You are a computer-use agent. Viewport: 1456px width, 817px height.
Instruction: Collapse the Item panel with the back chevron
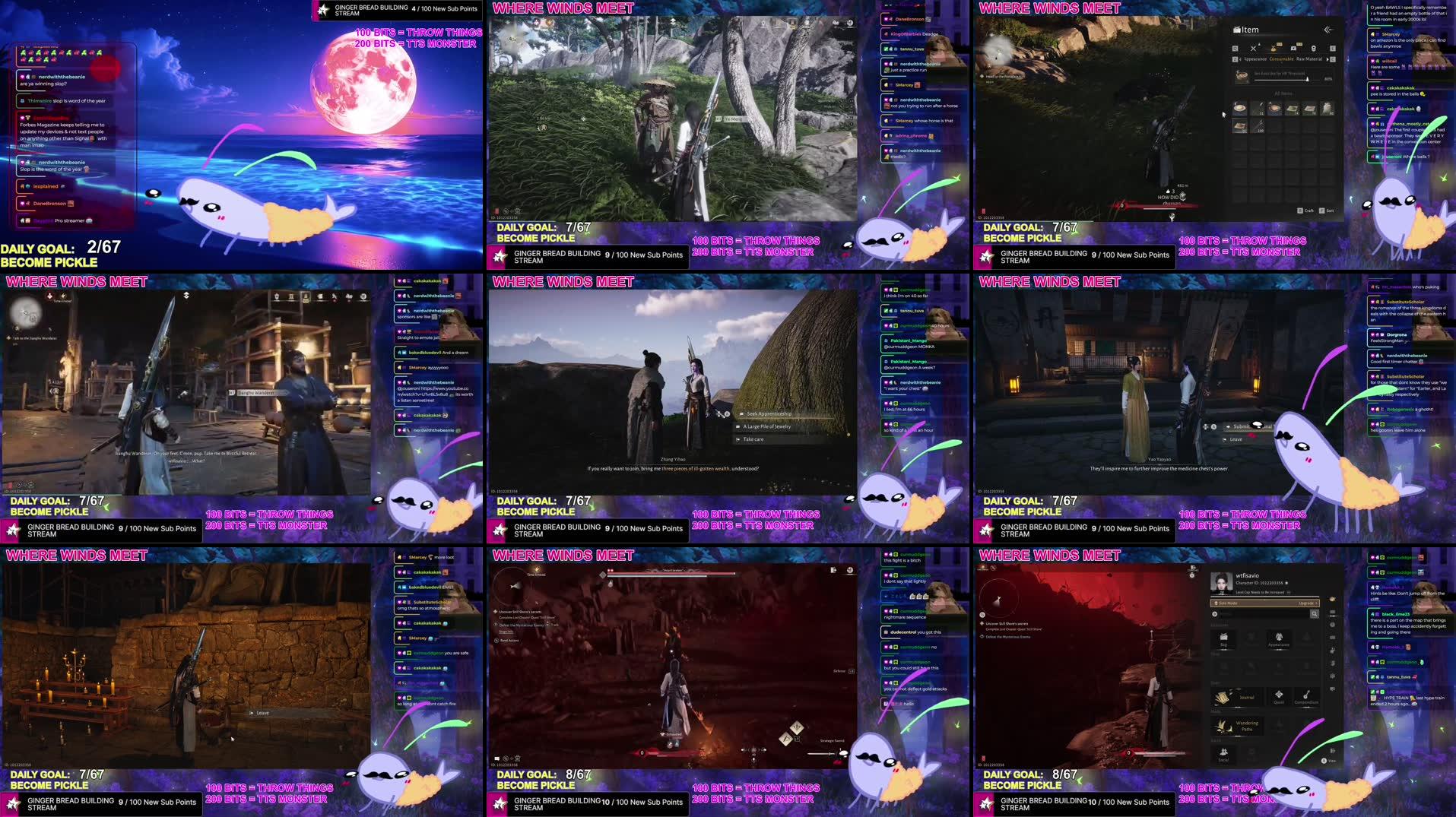[1328, 30]
